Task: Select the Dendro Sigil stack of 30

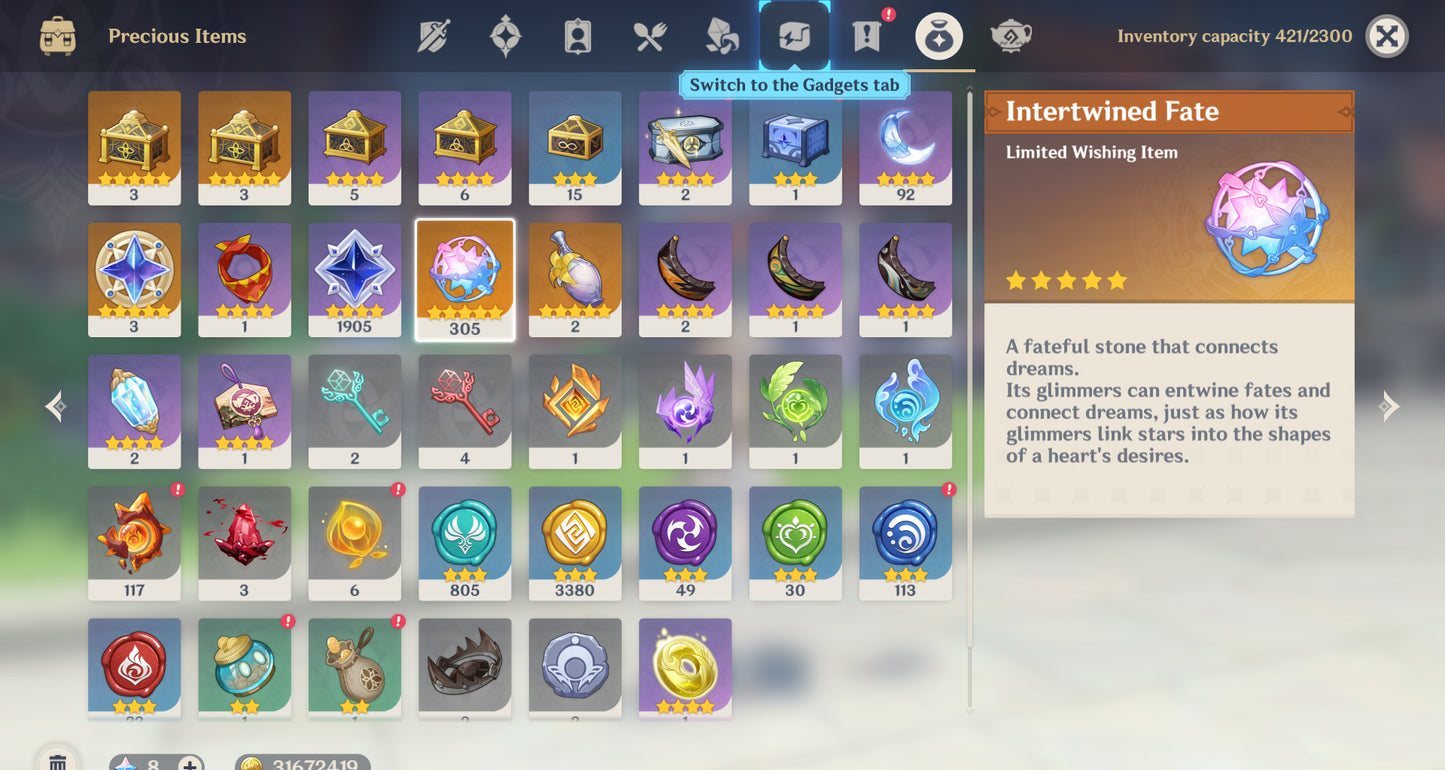Action: click(x=794, y=543)
